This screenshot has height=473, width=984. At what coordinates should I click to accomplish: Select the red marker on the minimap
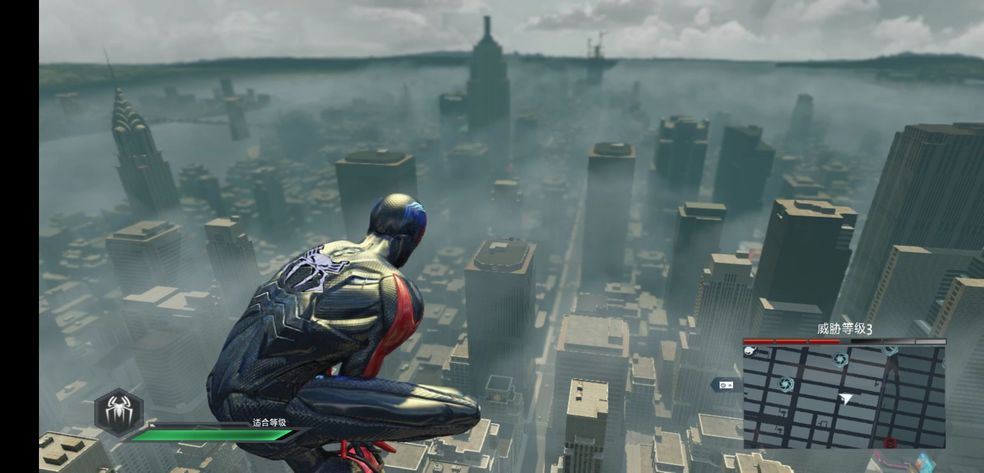(890, 441)
